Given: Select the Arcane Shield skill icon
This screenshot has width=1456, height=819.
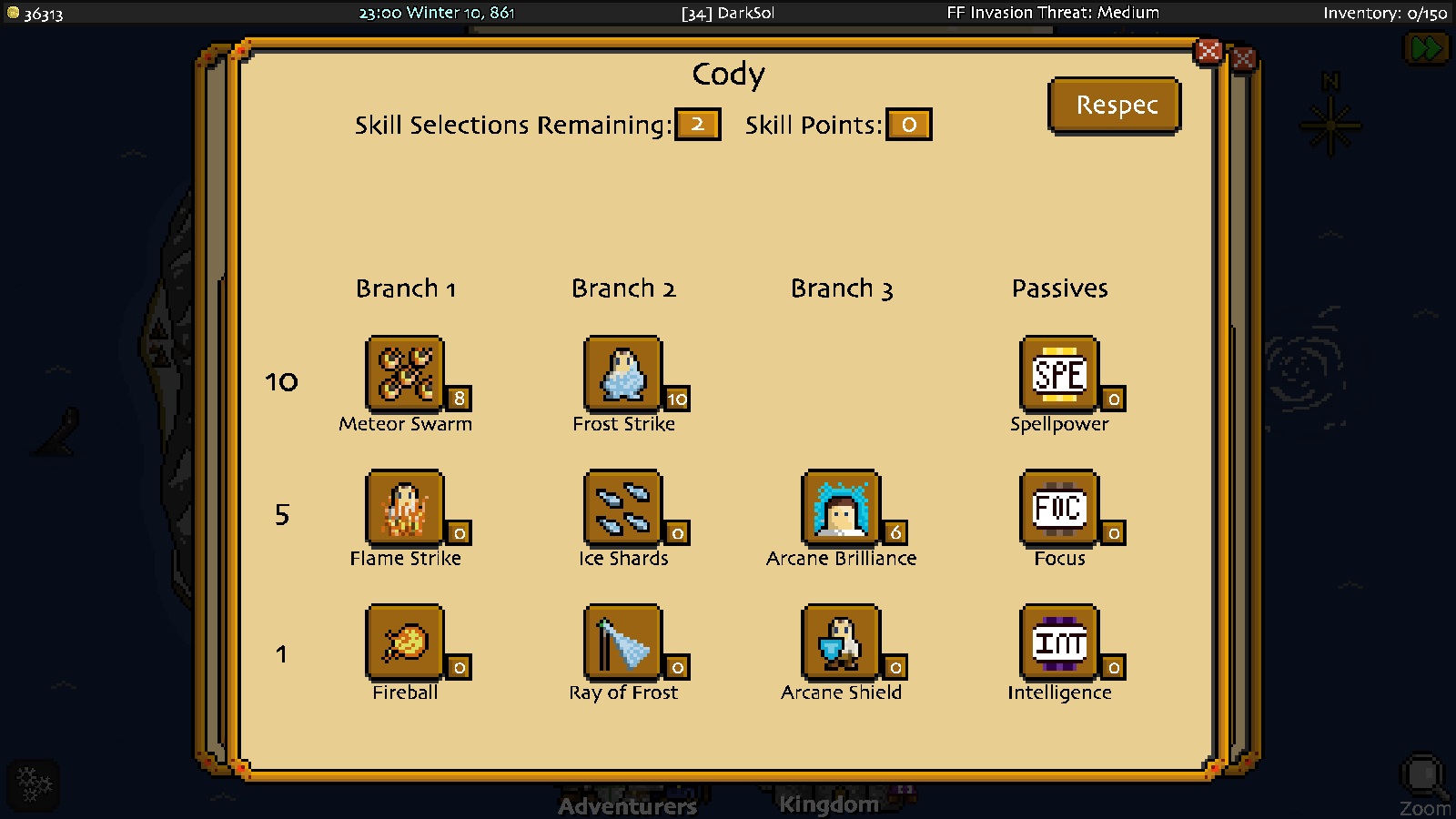Looking at the screenshot, I should pos(841,641).
